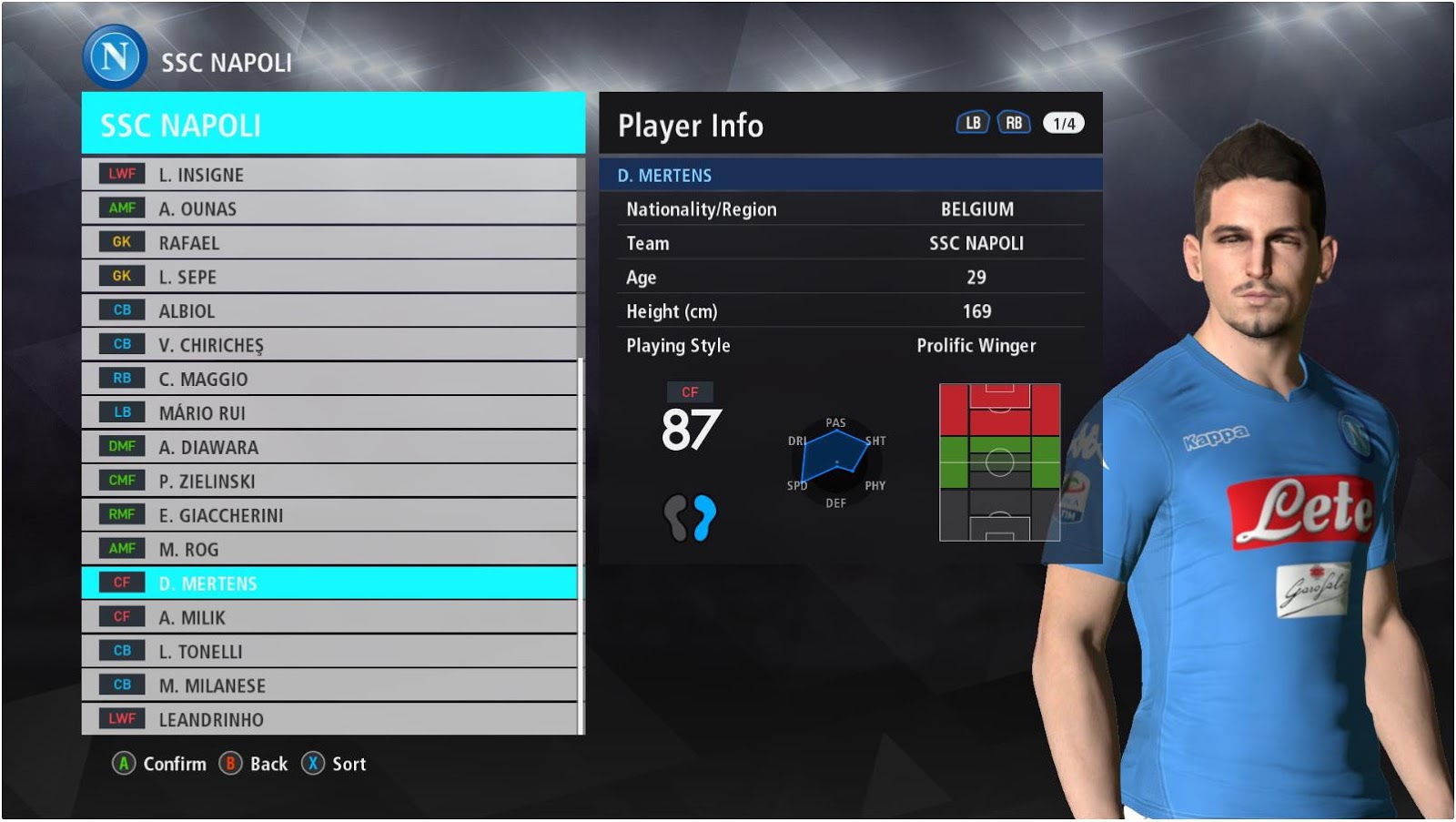This screenshot has width=1456, height=822.
Task: Select the RB button in Player Info header
Action: pyautogui.click(x=1013, y=121)
